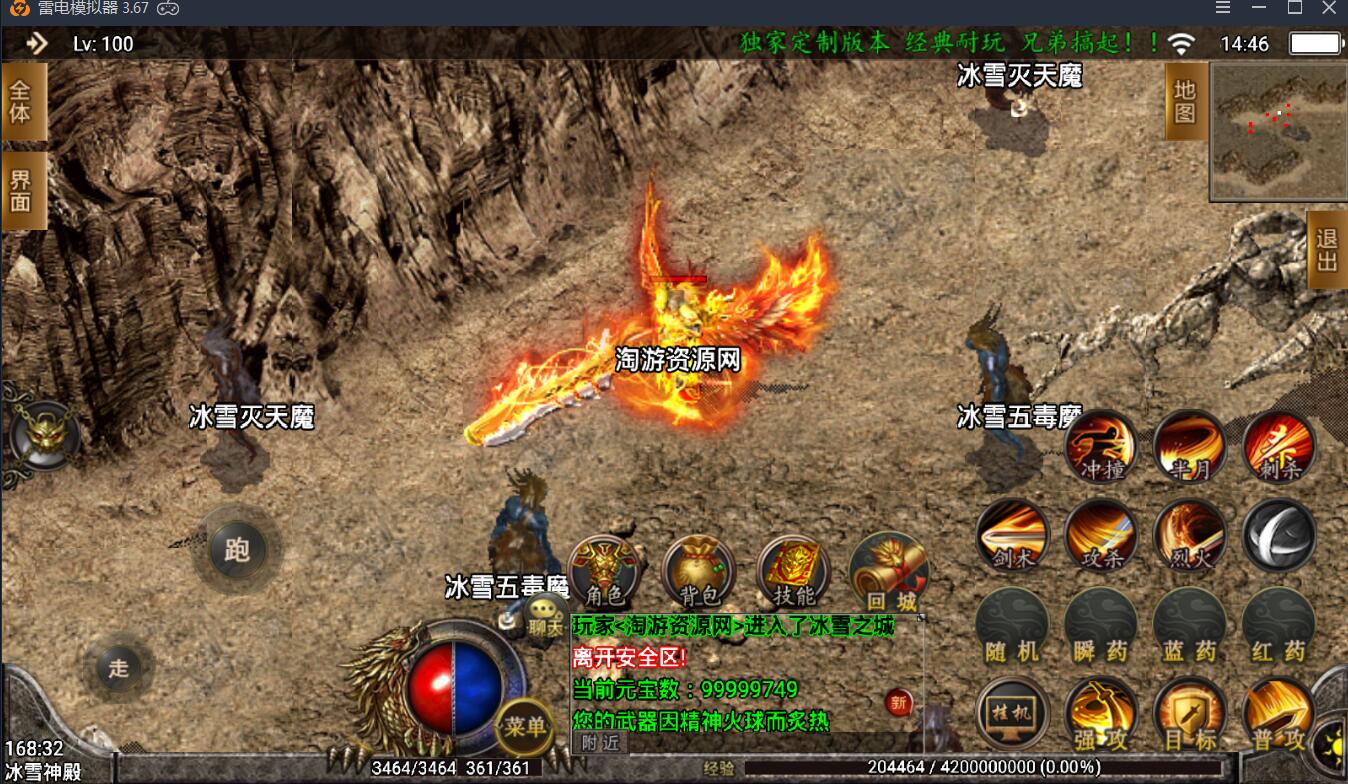Activate the 半月 half-moon skill
This screenshot has height=784, width=1348.
pos(1190,447)
